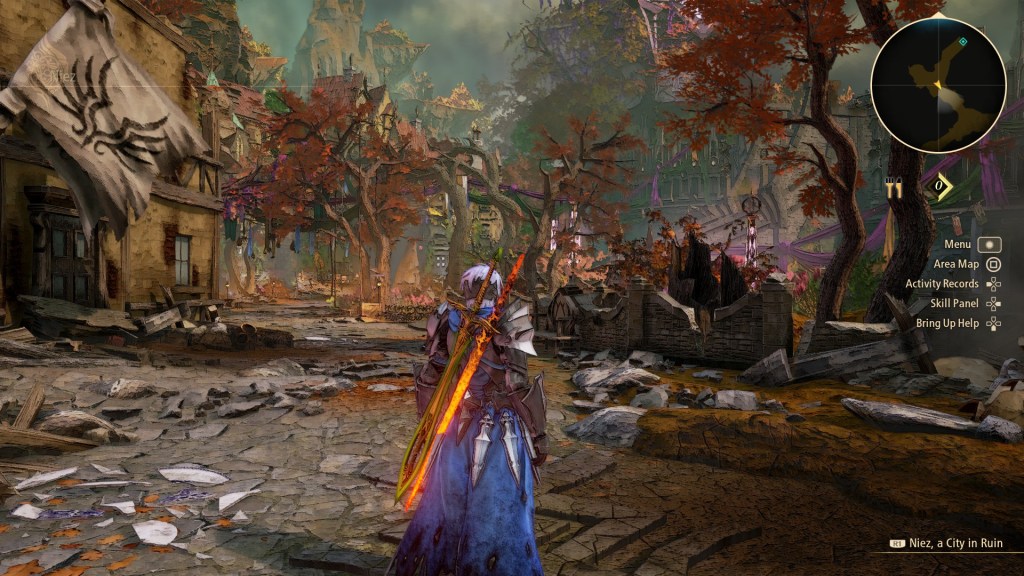The width and height of the screenshot is (1024, 576).
Task: Click the yellow chevron counter icon
Action: pyautogui.click(x=941, y=187)
